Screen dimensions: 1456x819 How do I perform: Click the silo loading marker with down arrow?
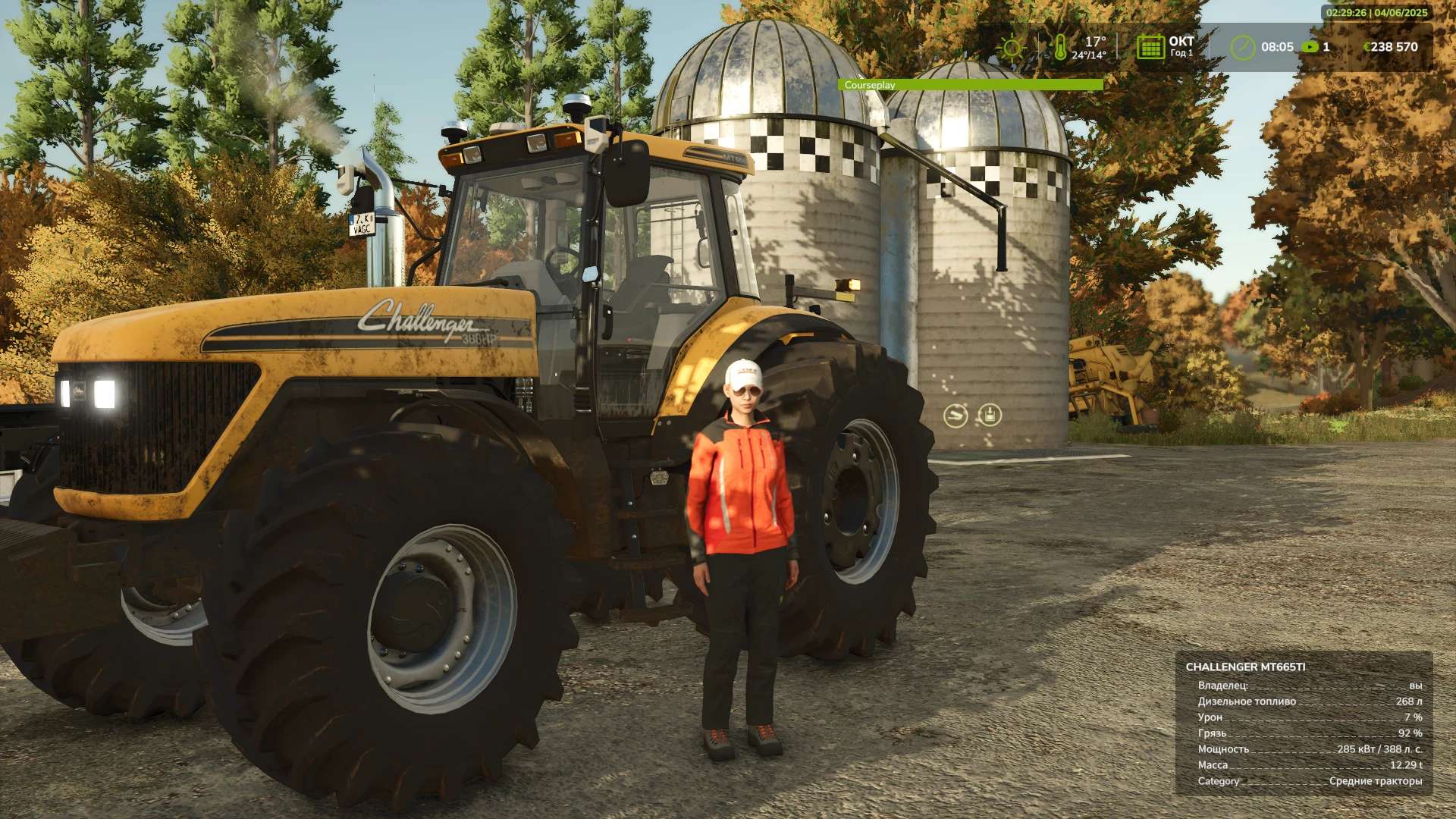989,415
